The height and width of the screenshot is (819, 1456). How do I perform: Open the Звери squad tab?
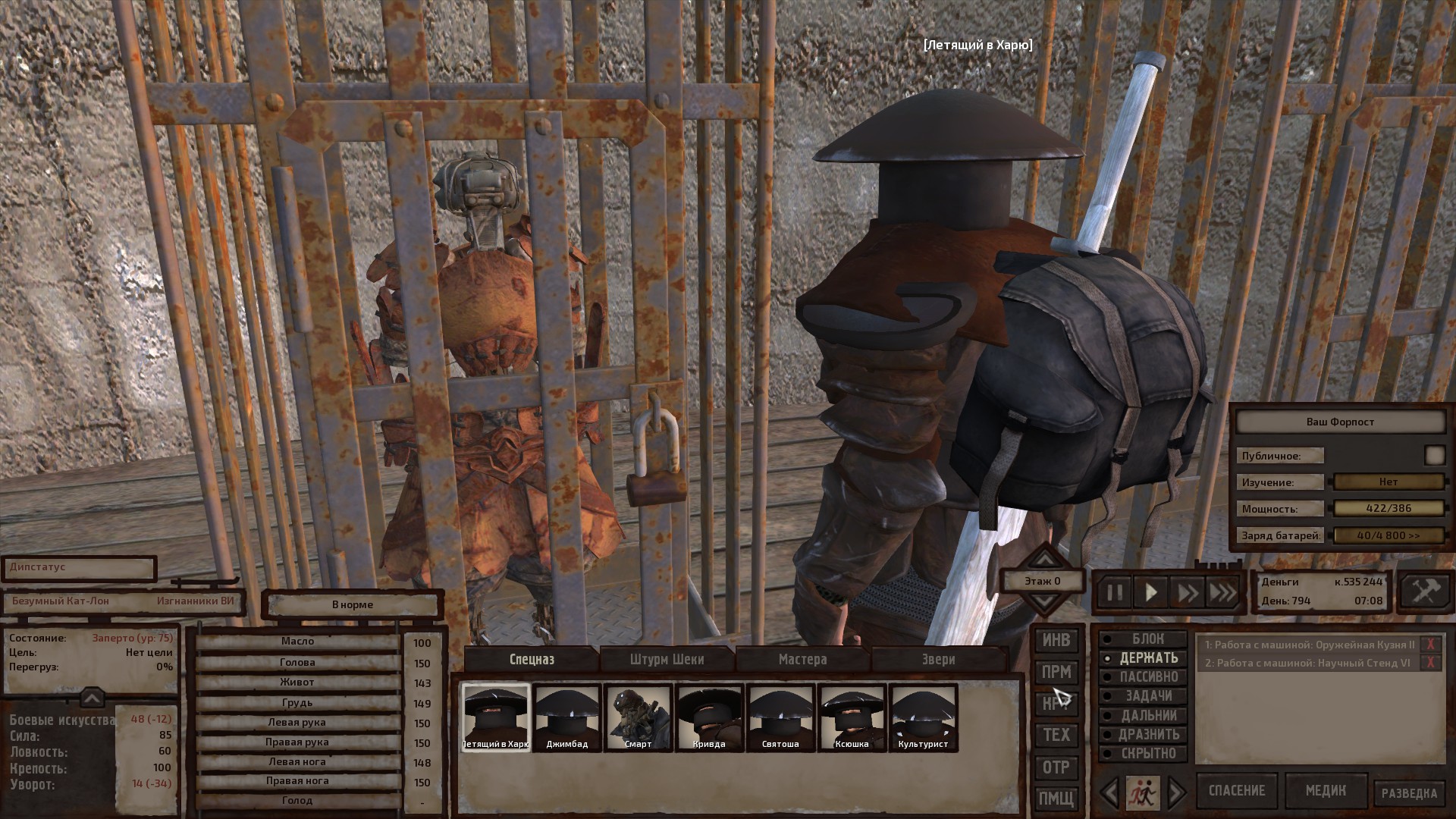[x=937, y=659]
